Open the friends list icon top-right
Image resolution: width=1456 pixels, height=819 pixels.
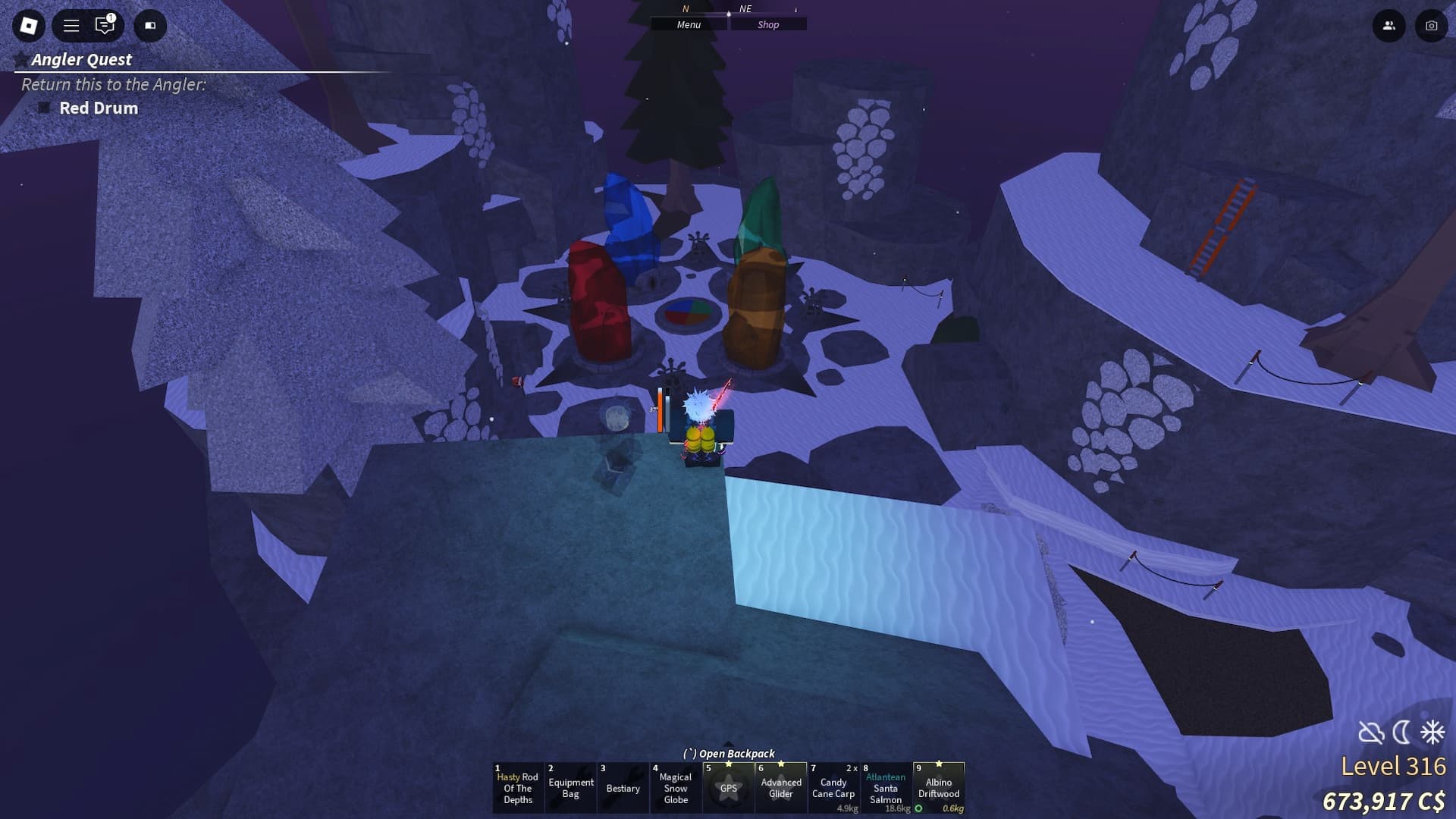1389,26
